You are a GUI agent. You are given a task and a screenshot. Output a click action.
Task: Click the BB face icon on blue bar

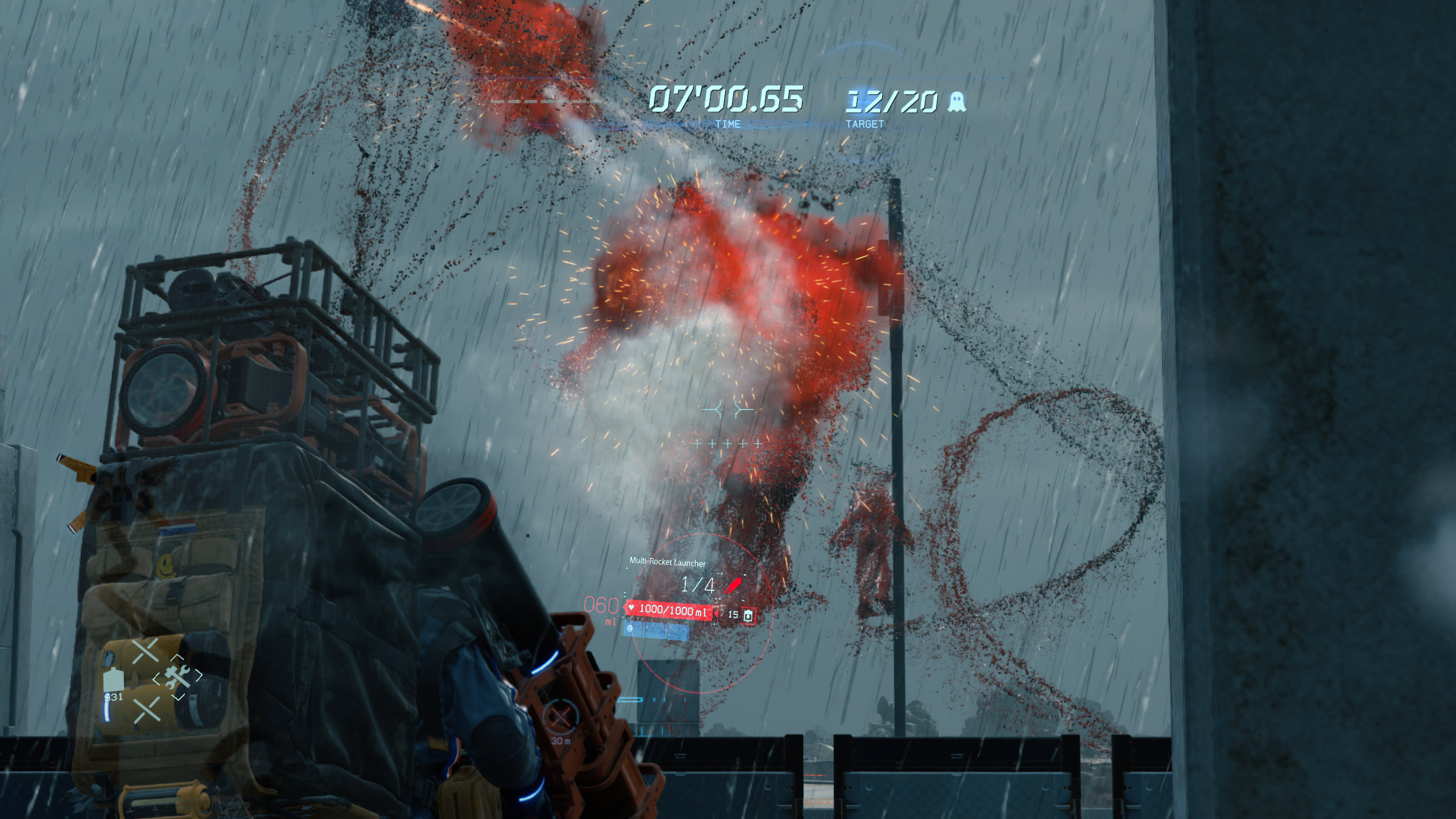click(630, 629)
